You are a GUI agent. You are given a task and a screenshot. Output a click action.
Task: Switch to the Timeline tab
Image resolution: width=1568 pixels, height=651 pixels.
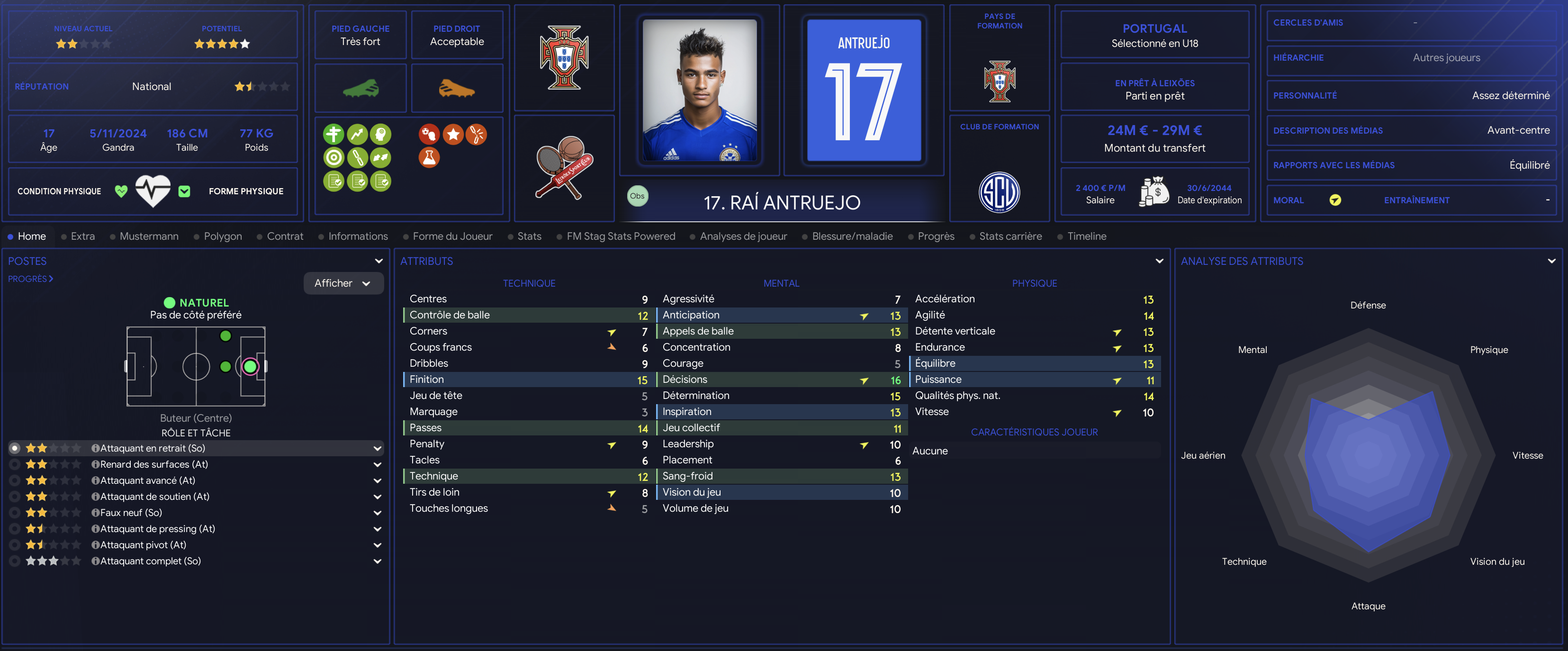click(1086, 236)
